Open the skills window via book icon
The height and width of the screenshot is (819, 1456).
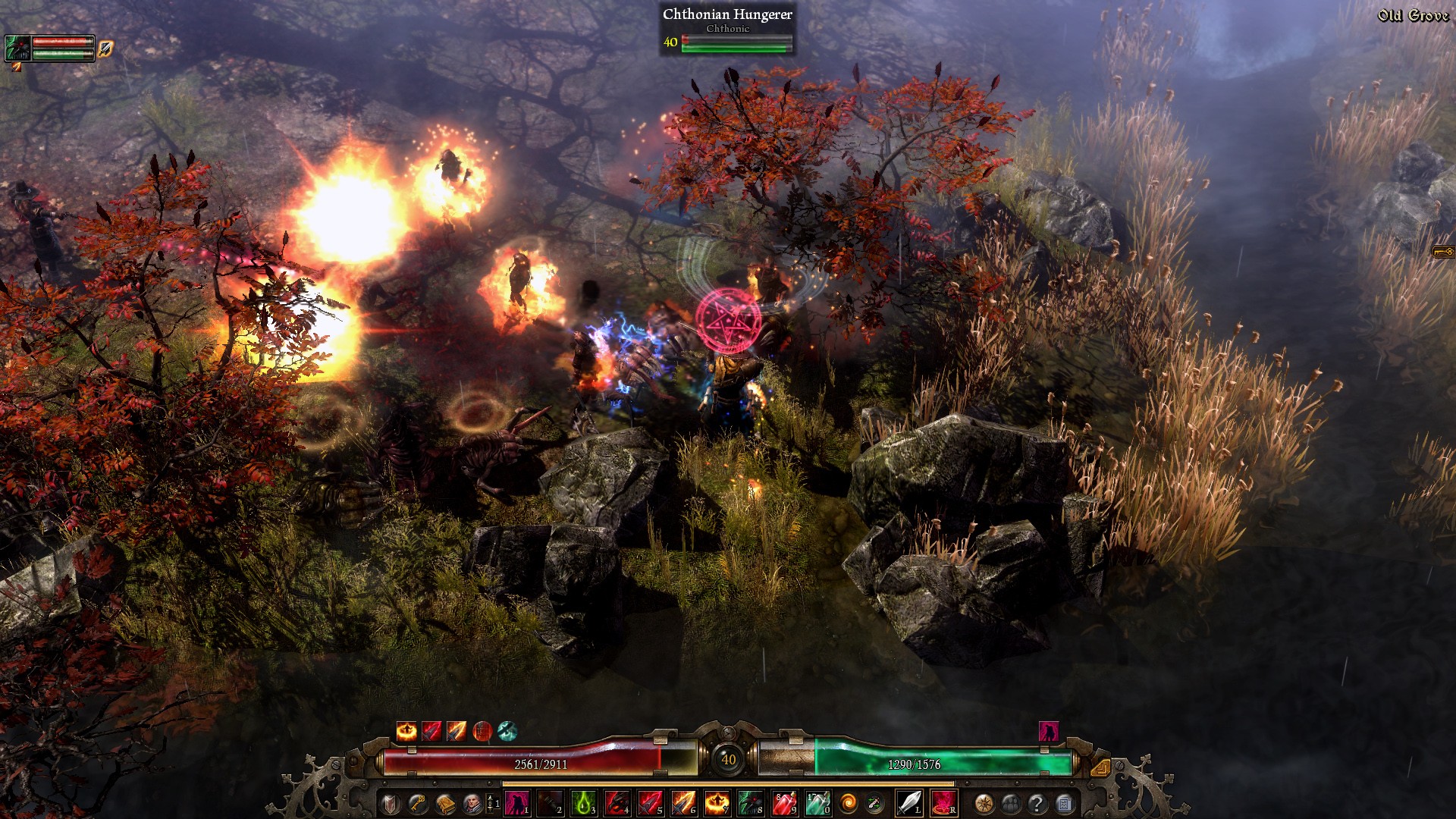(444, 803)
